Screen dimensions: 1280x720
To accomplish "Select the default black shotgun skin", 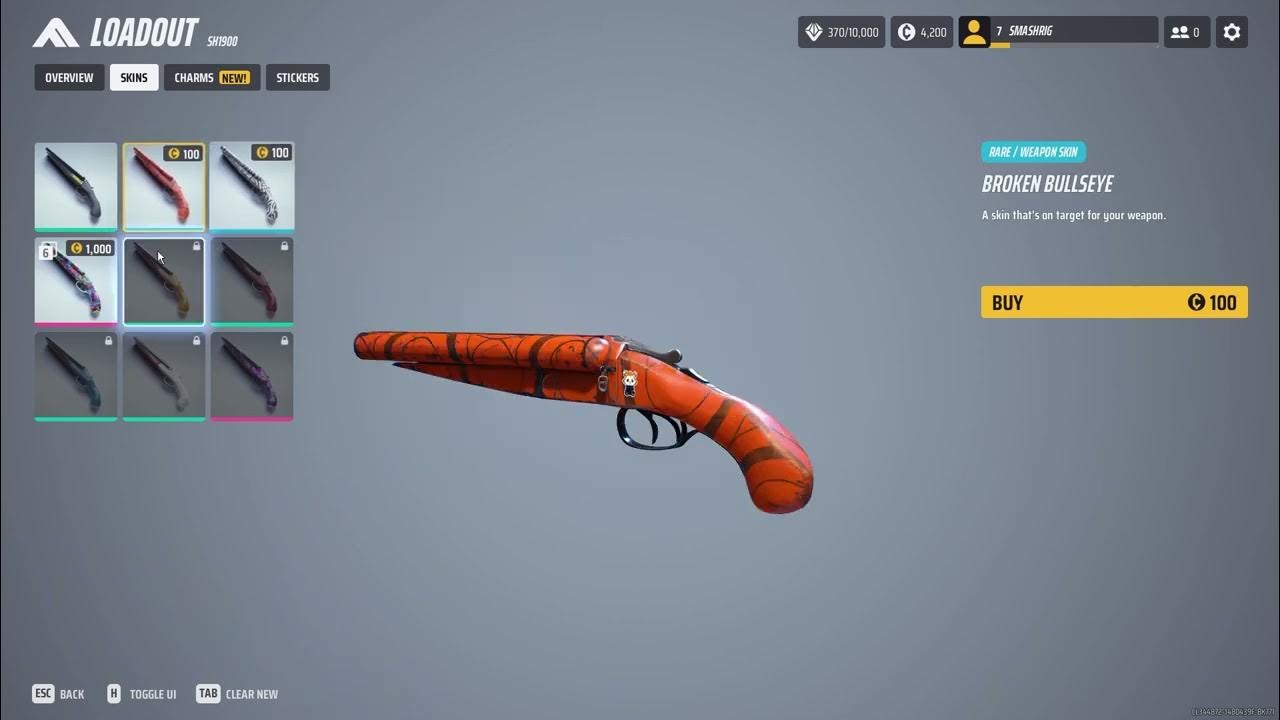I will click(76, 187).
